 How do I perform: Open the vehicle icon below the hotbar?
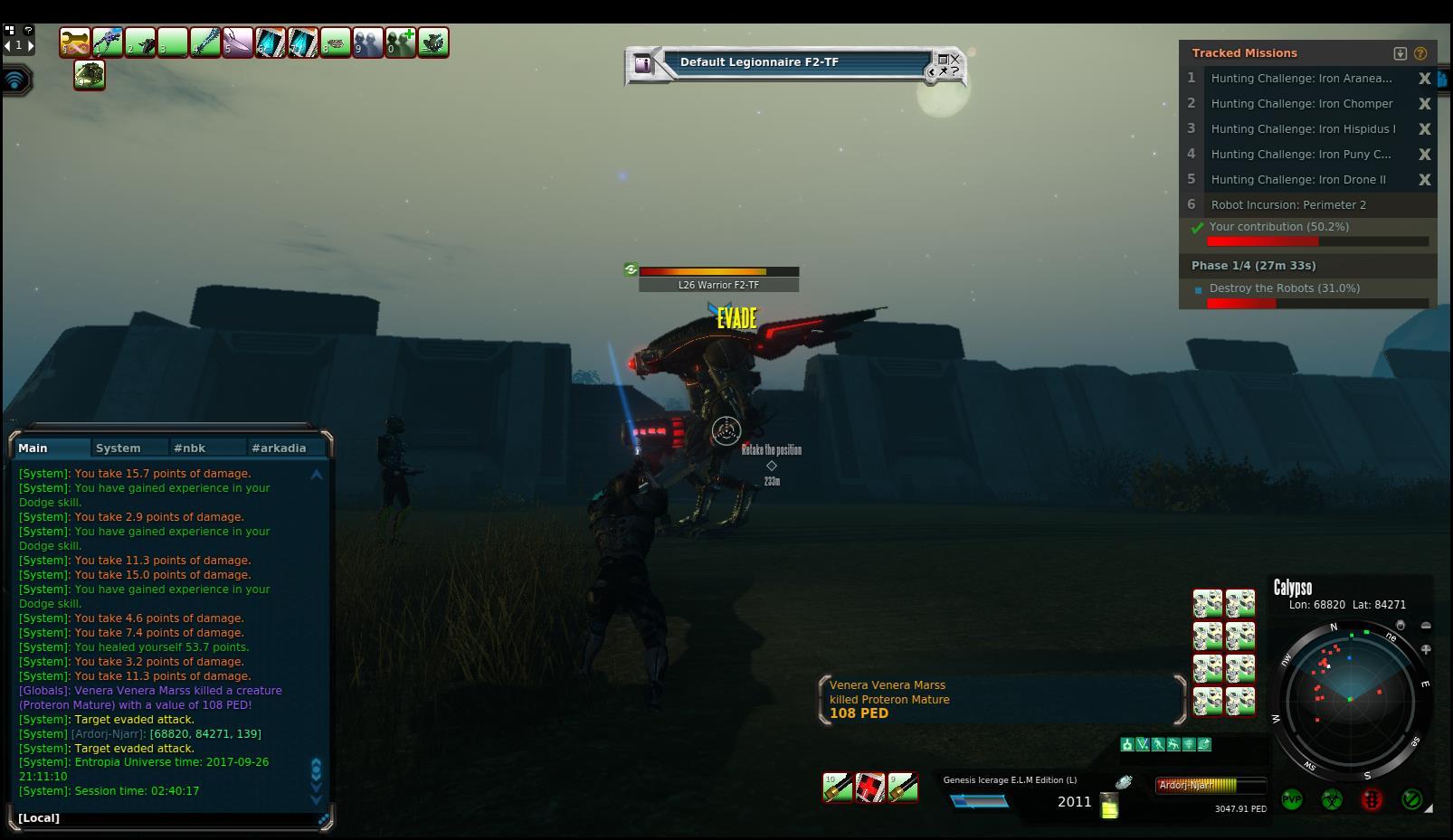tap(90, 75)
